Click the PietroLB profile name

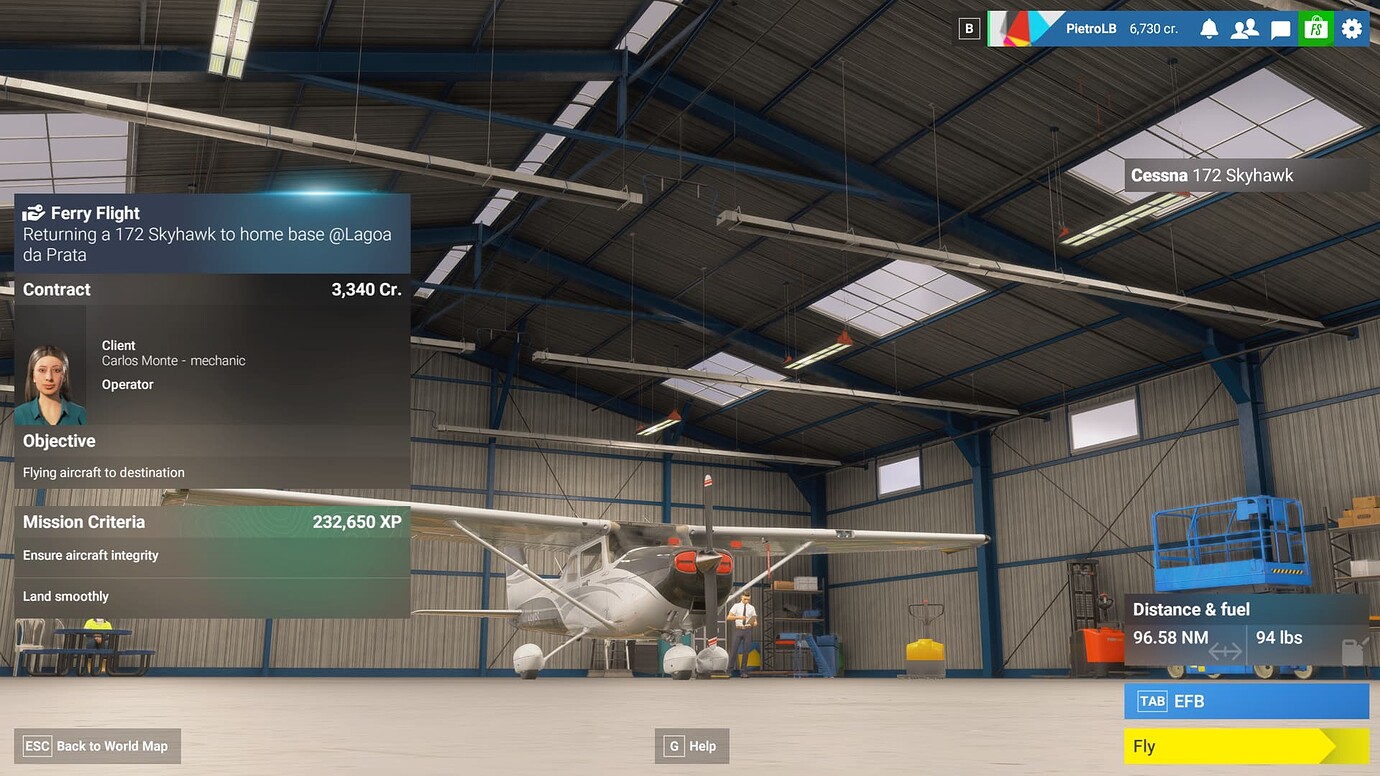(x=1091, y=28)
